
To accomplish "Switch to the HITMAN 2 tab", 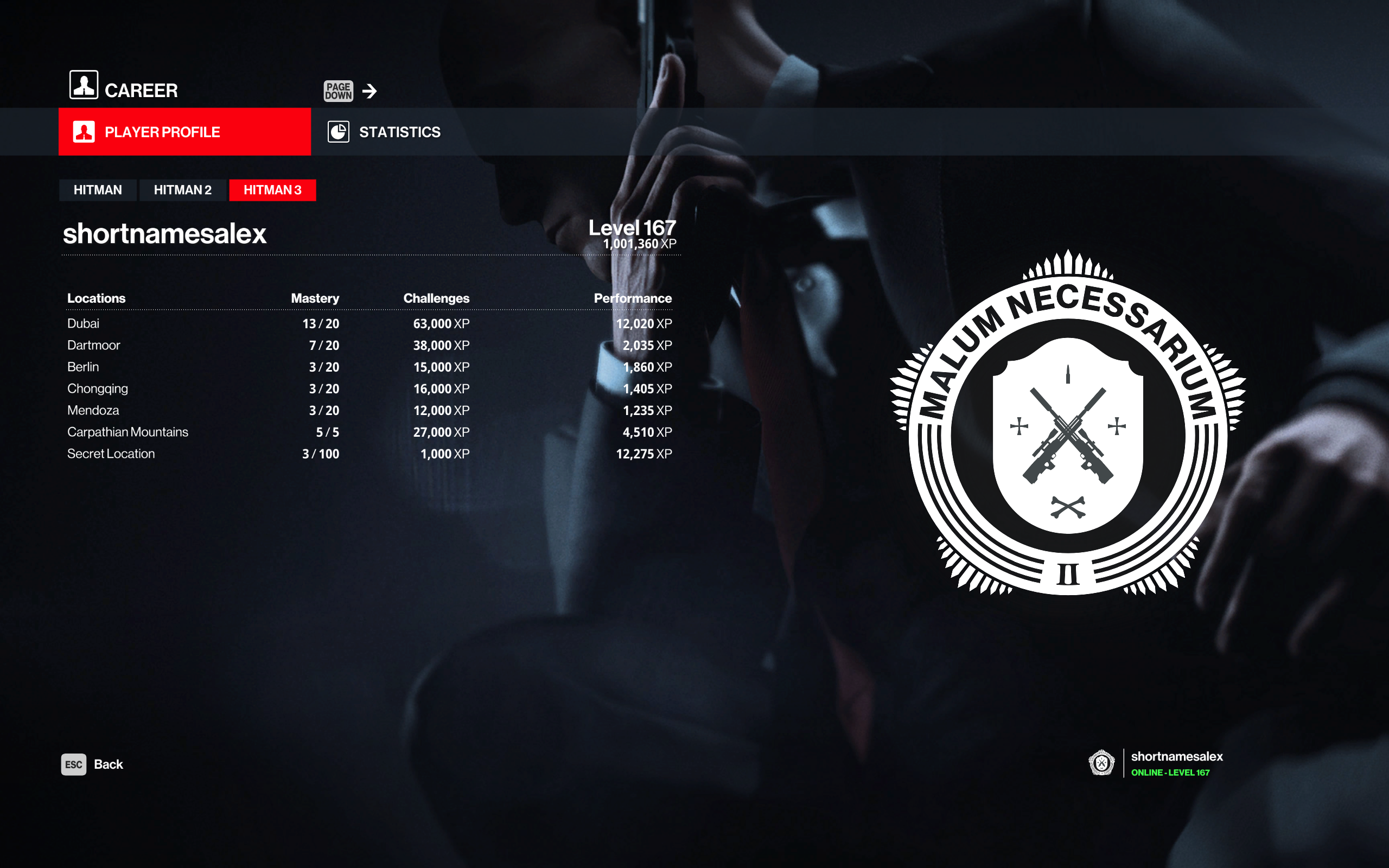I will (182, 190).
